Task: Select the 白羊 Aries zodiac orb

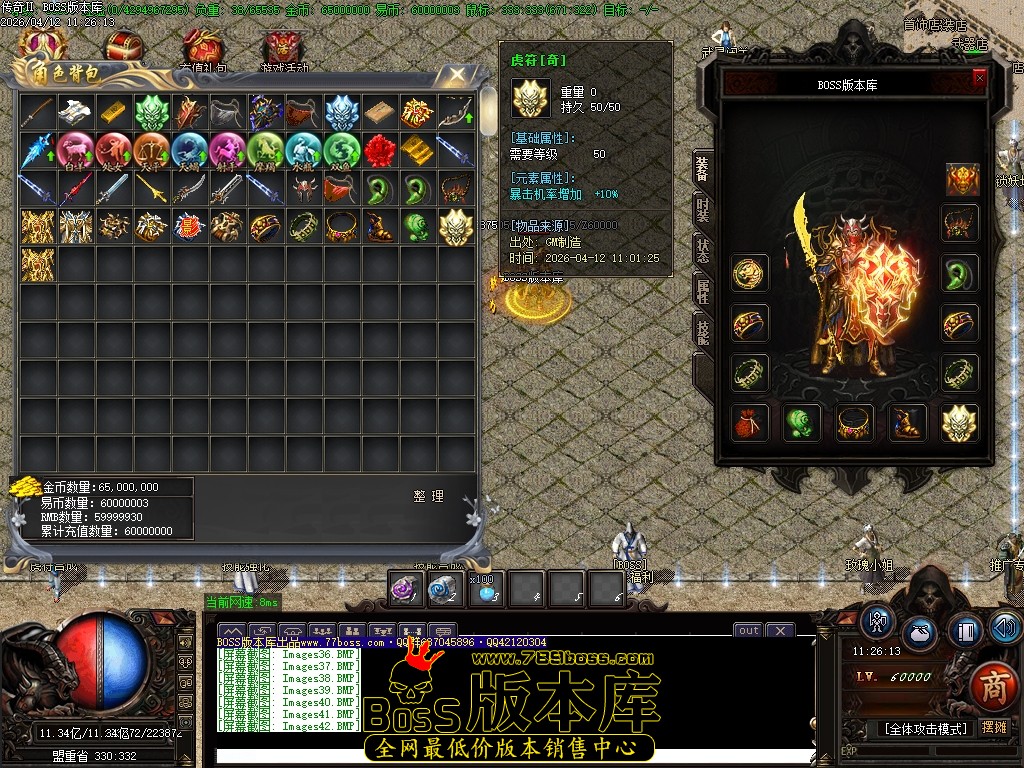Action: click(75, 150)
